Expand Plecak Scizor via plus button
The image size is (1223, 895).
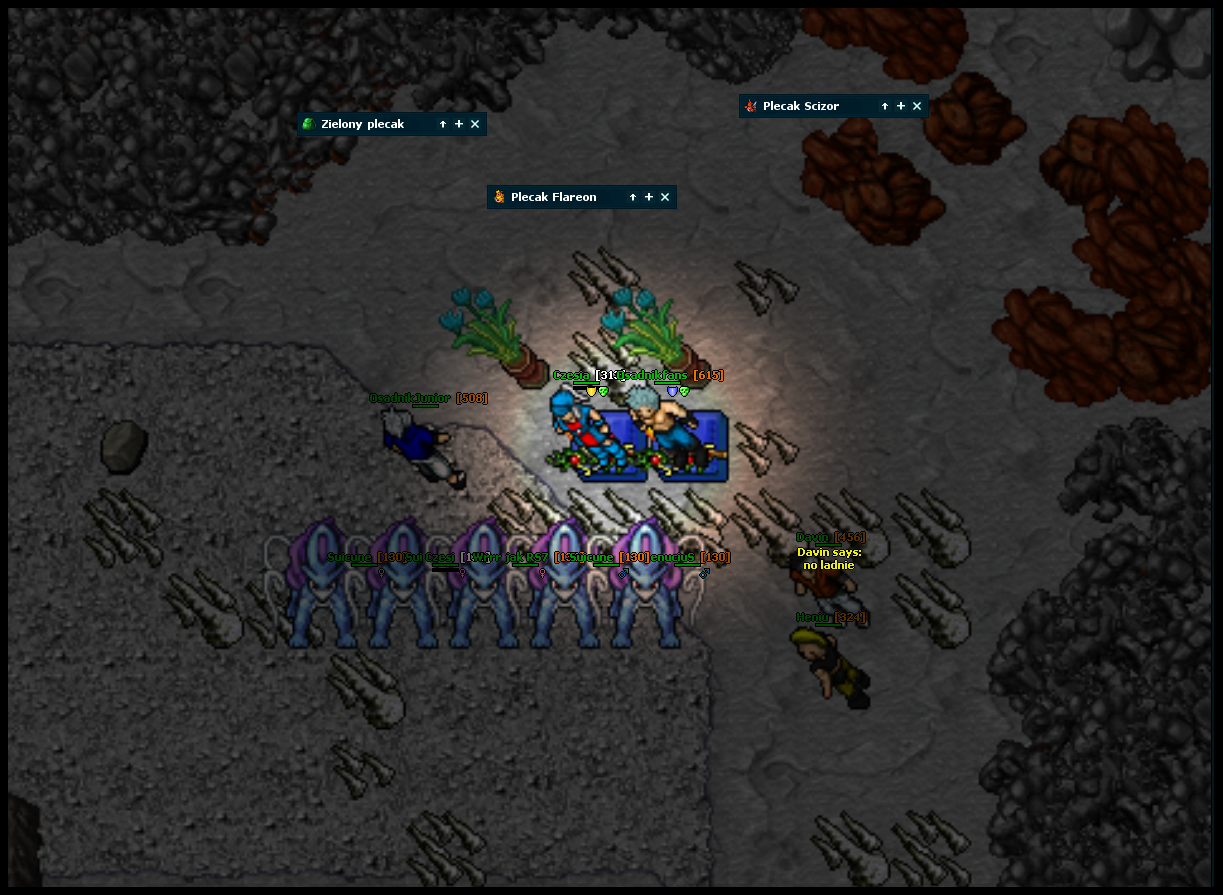(901, 106)
